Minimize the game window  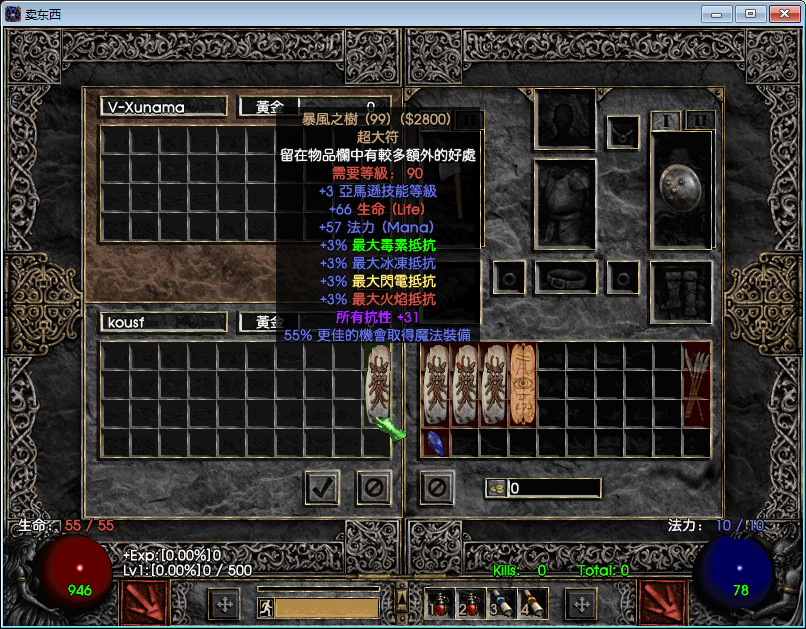(716, 13)
